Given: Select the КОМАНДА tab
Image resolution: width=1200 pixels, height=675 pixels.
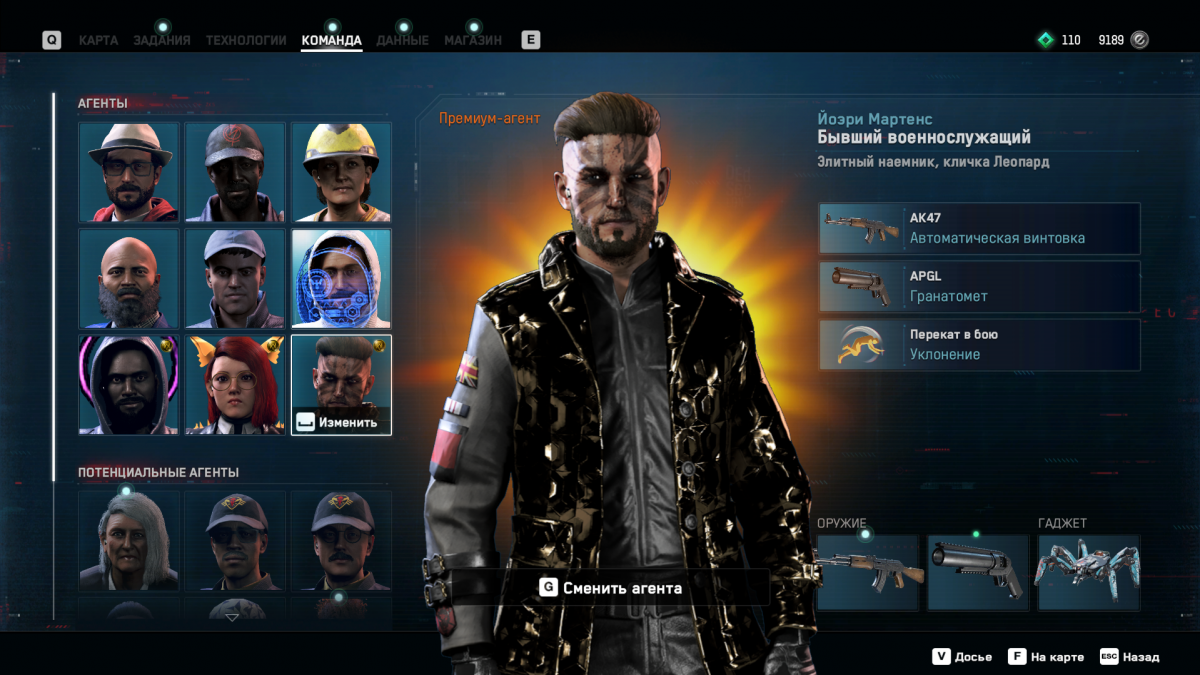Looking at the screenshot, I should click(331, 41).
